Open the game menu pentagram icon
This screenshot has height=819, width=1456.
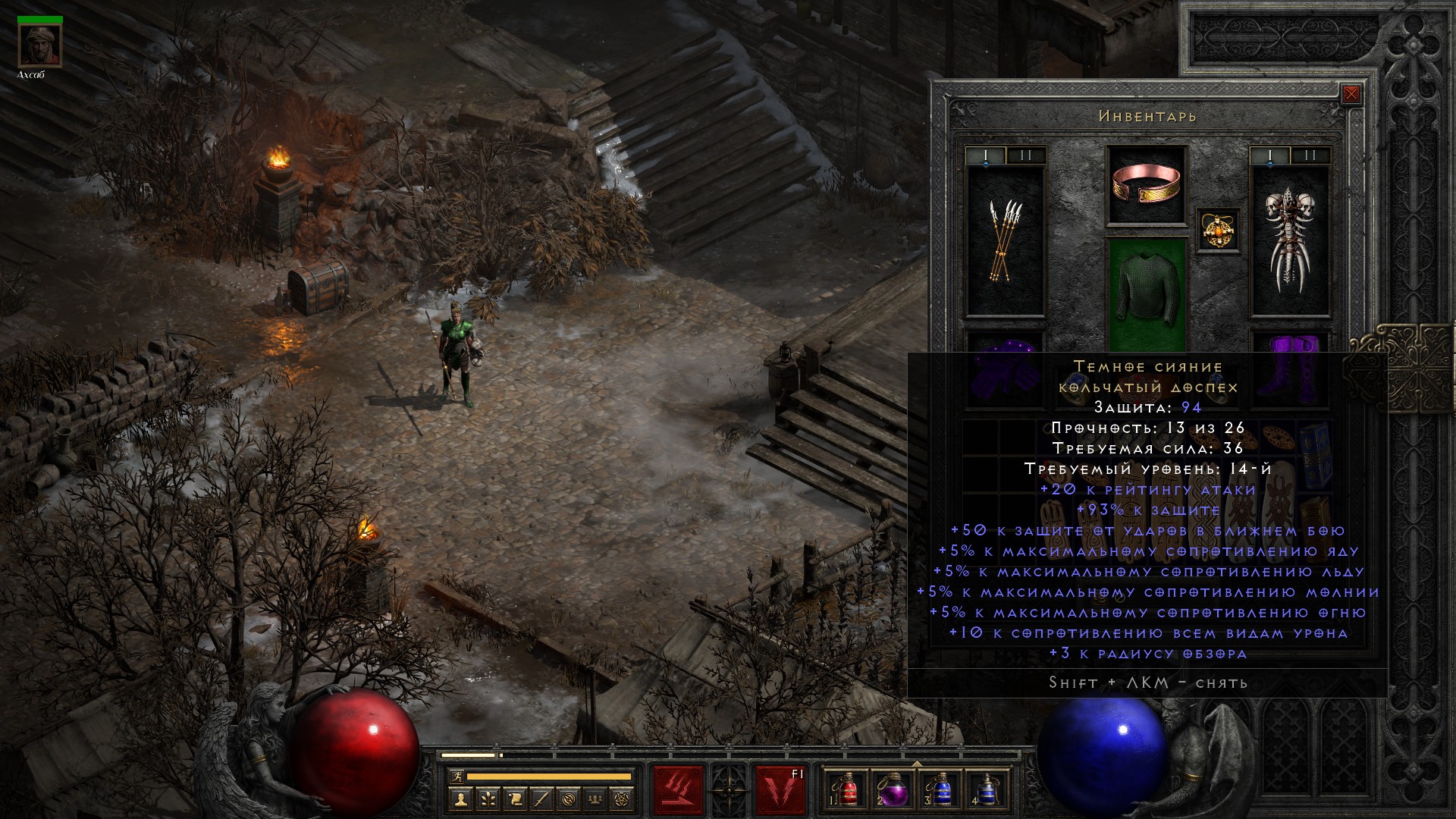point(623,799)
